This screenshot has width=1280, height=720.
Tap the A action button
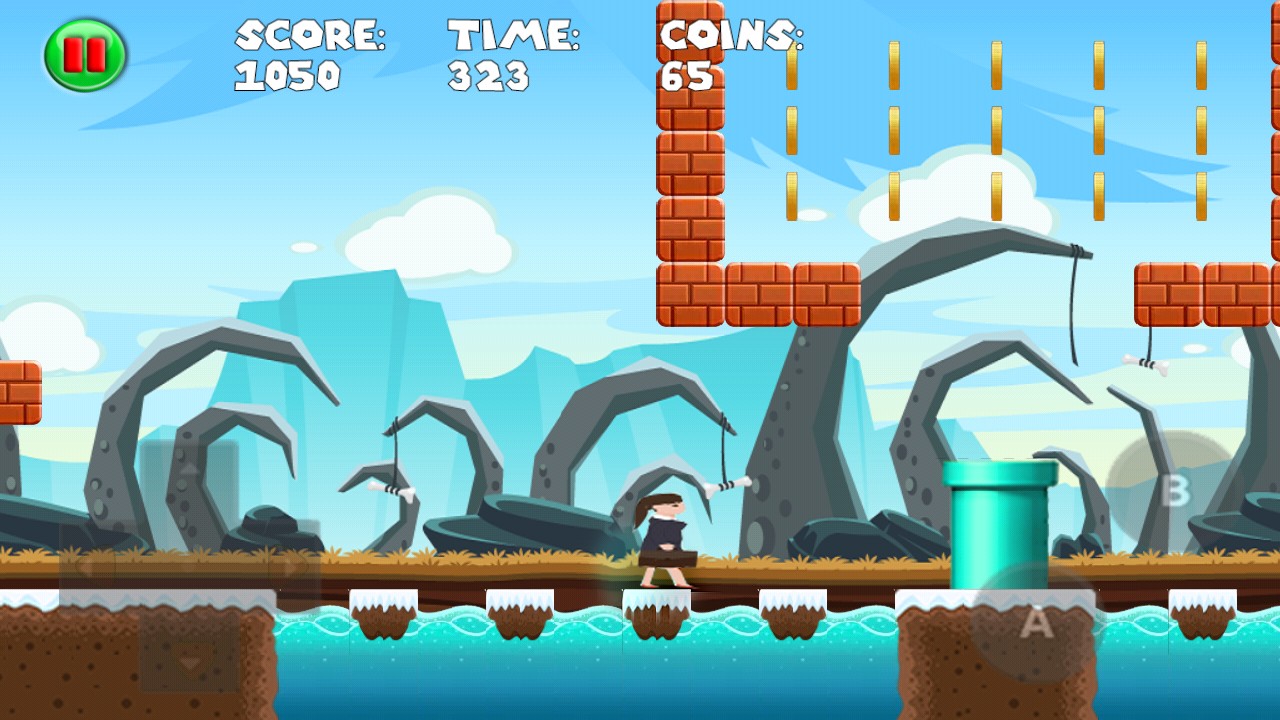[1036, 624]
